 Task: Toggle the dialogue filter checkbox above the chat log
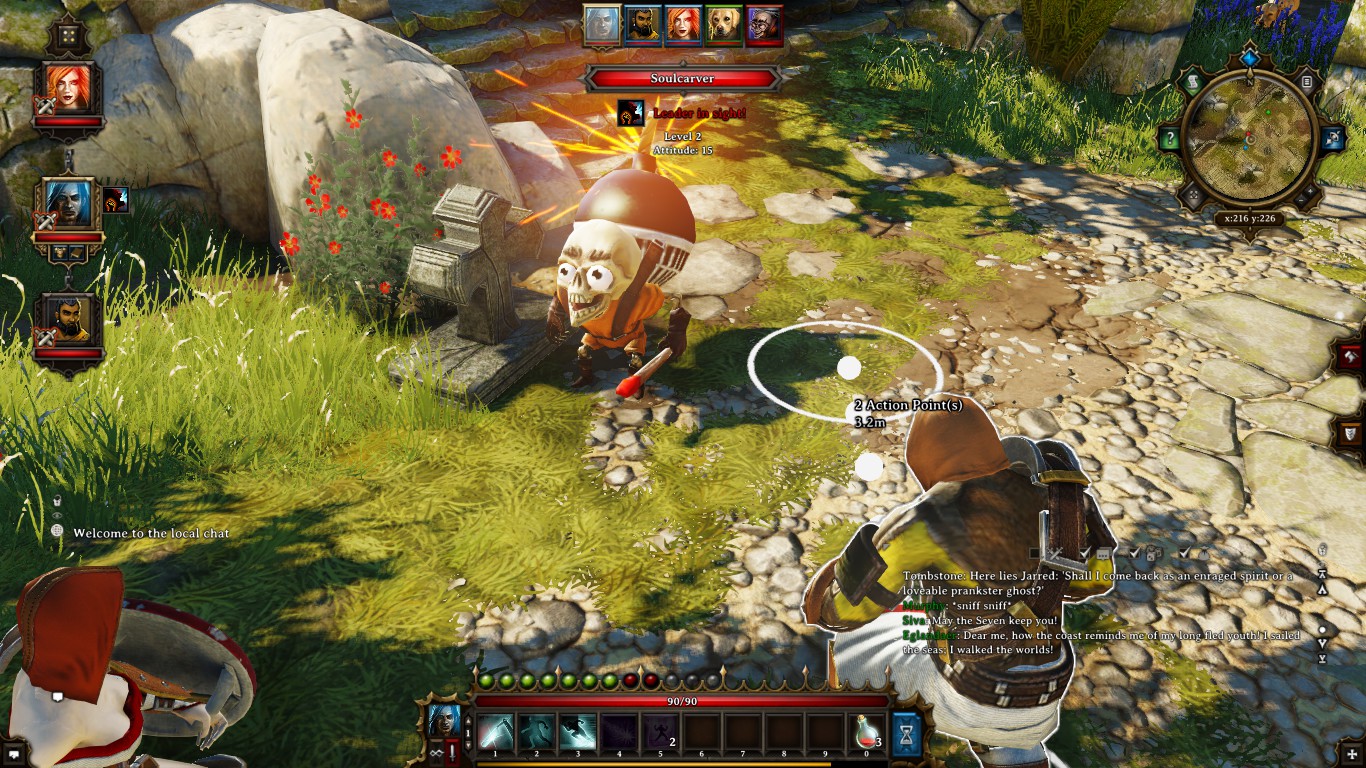point(1084,553)
